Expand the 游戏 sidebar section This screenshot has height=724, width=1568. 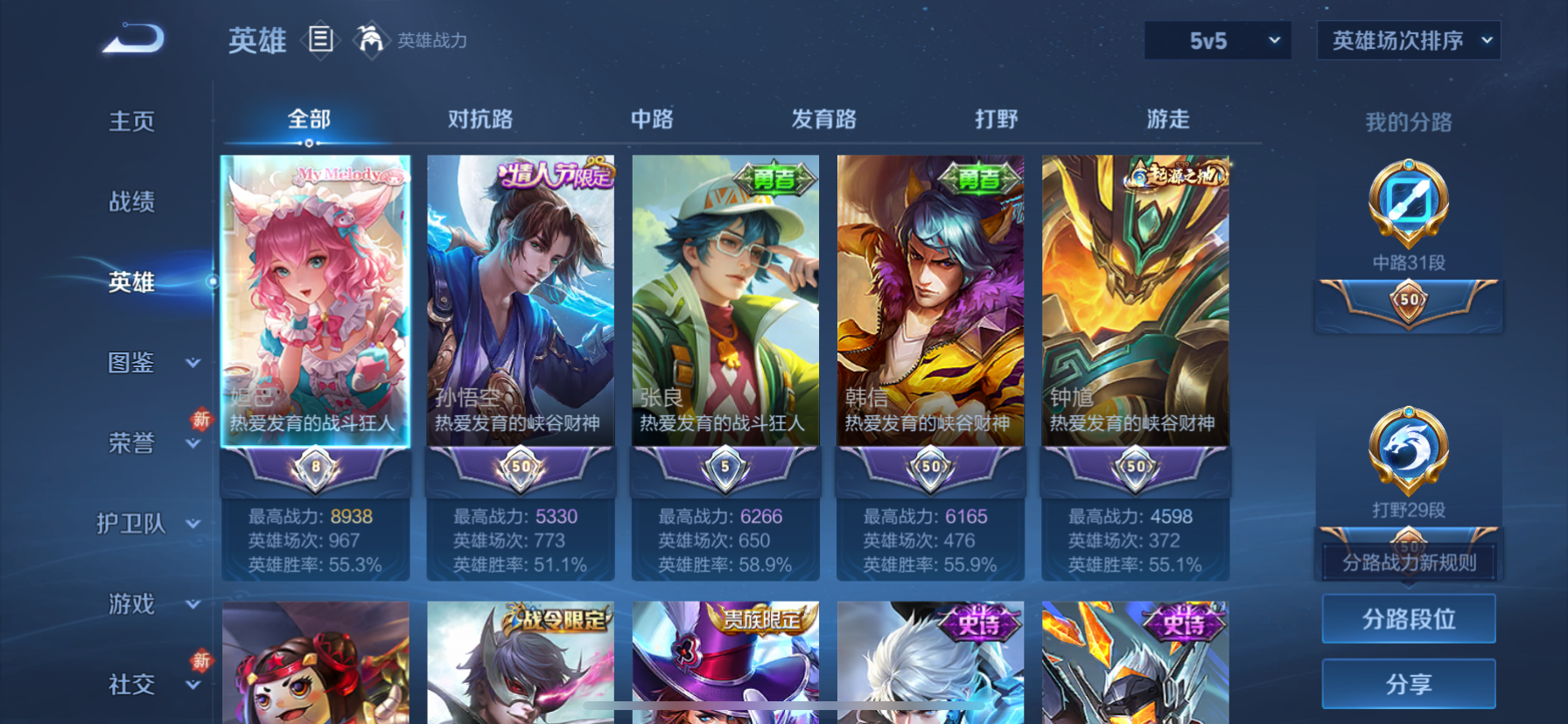pos(129,604)
